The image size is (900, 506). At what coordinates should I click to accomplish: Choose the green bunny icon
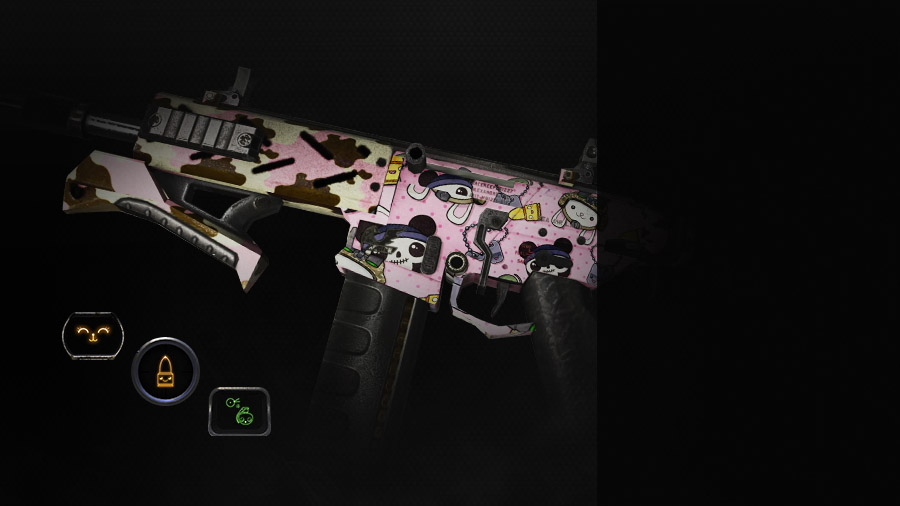click(239, 411)
